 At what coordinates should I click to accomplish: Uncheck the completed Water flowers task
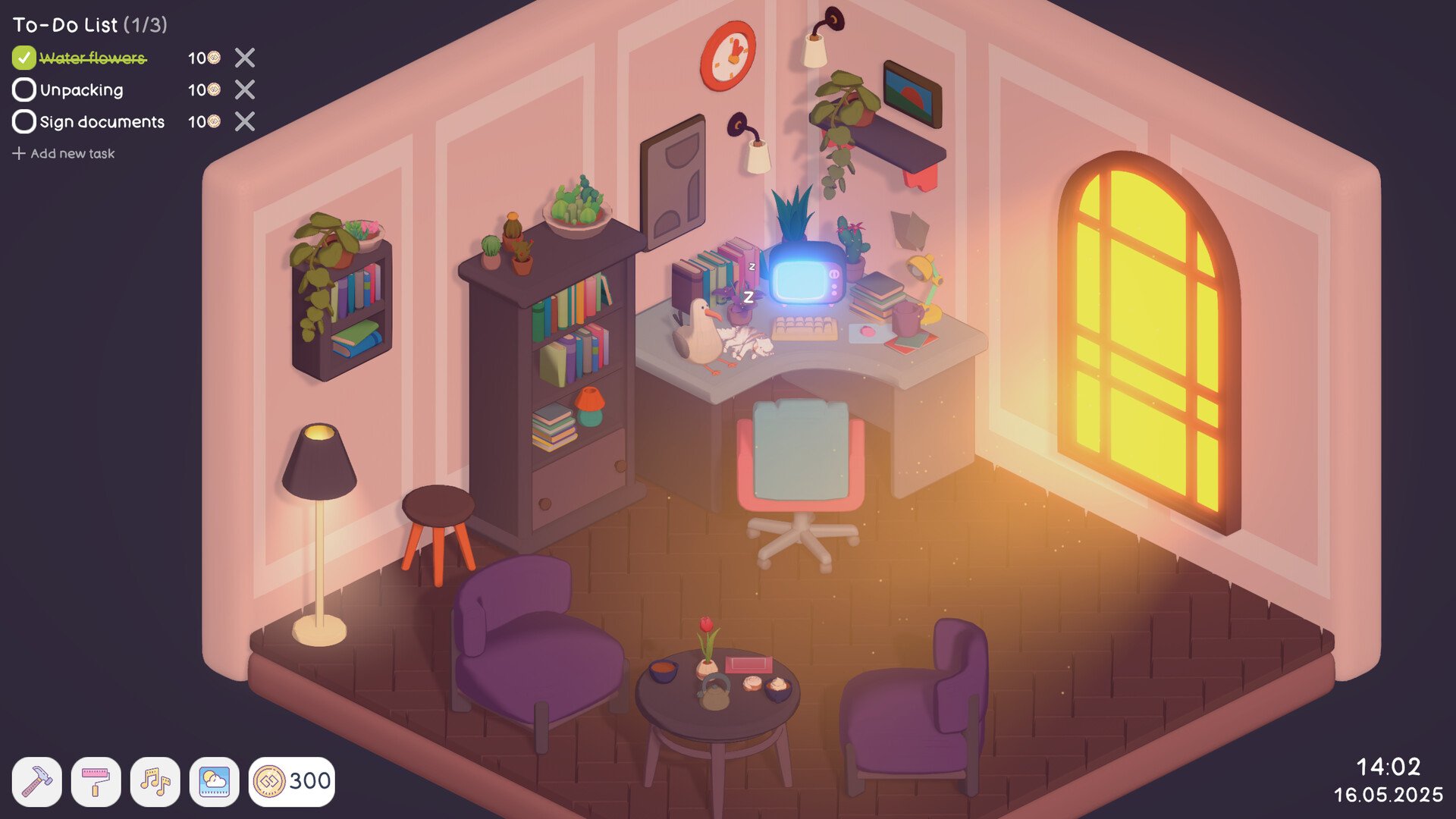24,58
